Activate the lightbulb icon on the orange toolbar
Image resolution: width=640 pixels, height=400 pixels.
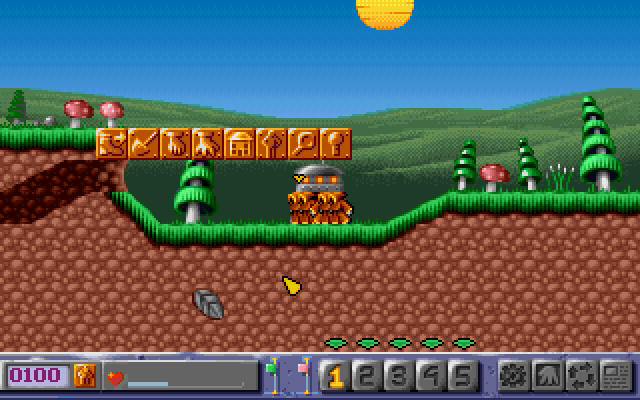[x=336, y=143]
